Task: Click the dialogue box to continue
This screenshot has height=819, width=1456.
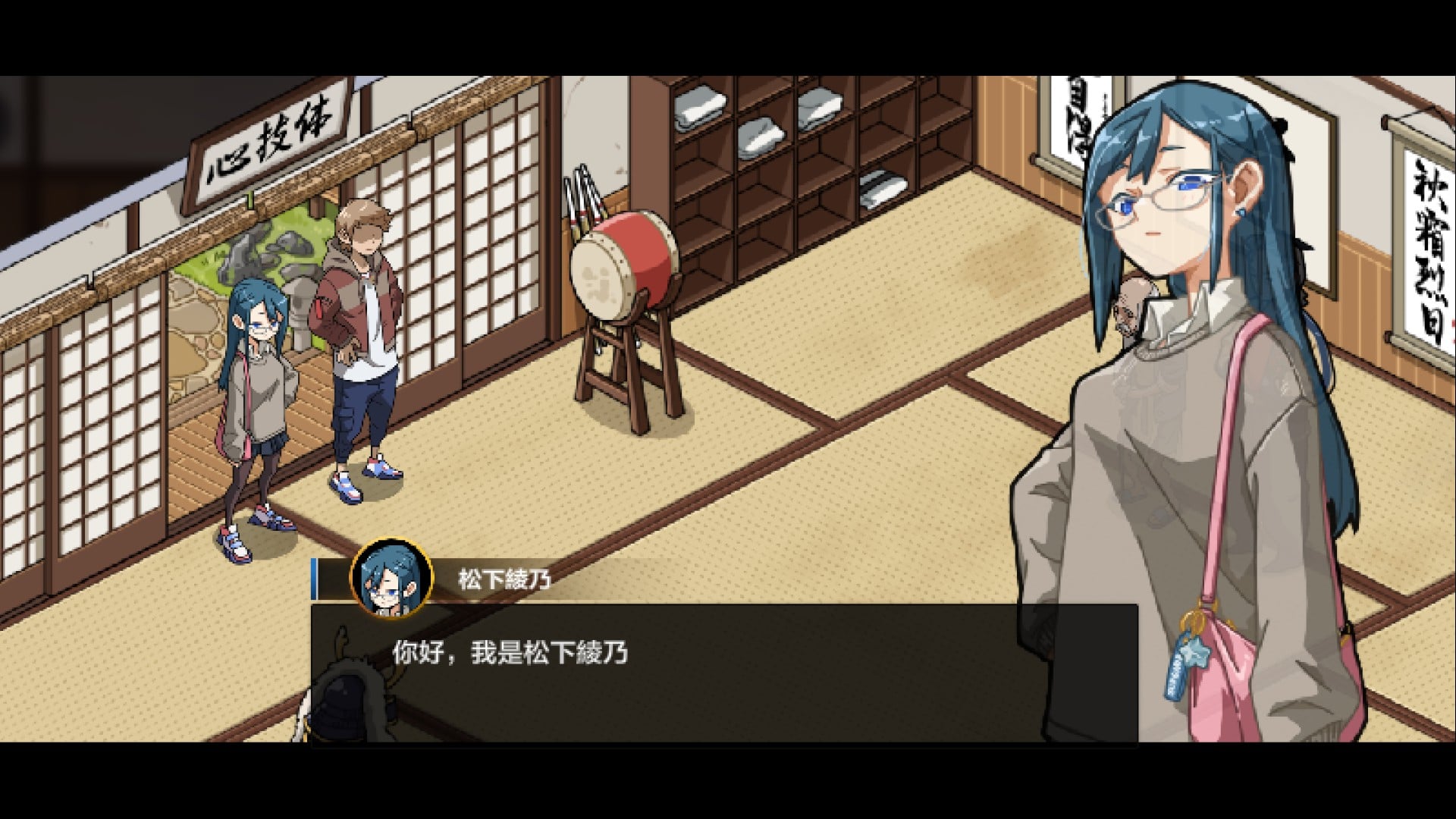Action: (x=724, y=673)
